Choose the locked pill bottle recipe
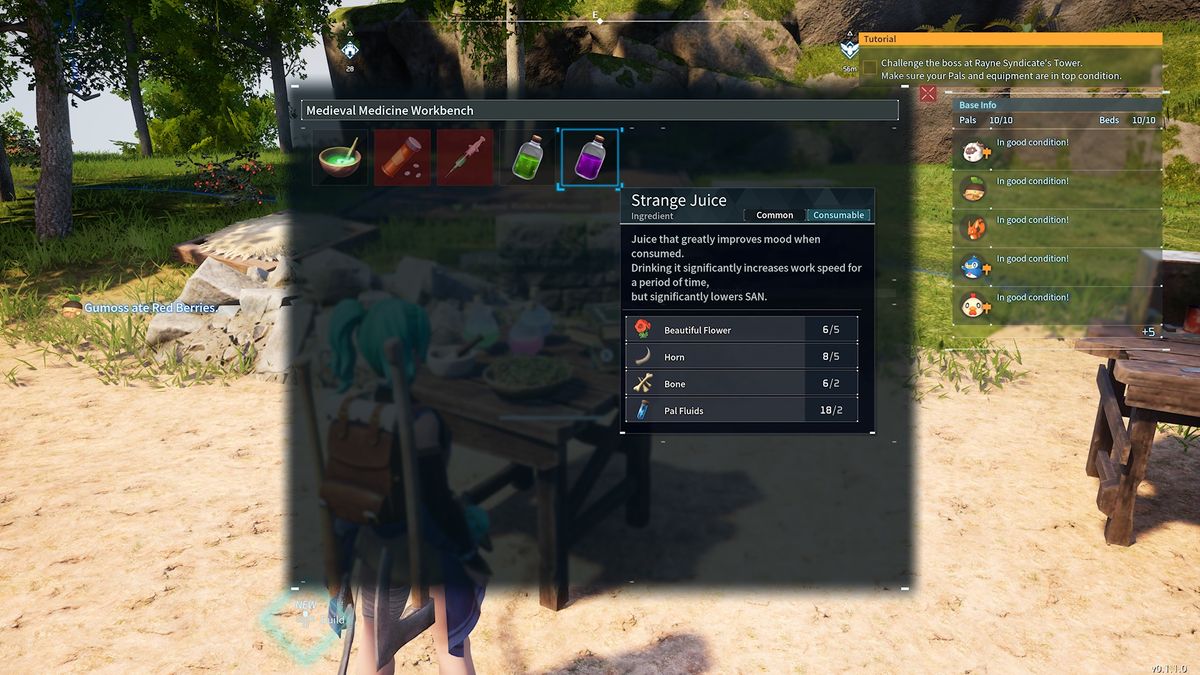 point(402,158)
